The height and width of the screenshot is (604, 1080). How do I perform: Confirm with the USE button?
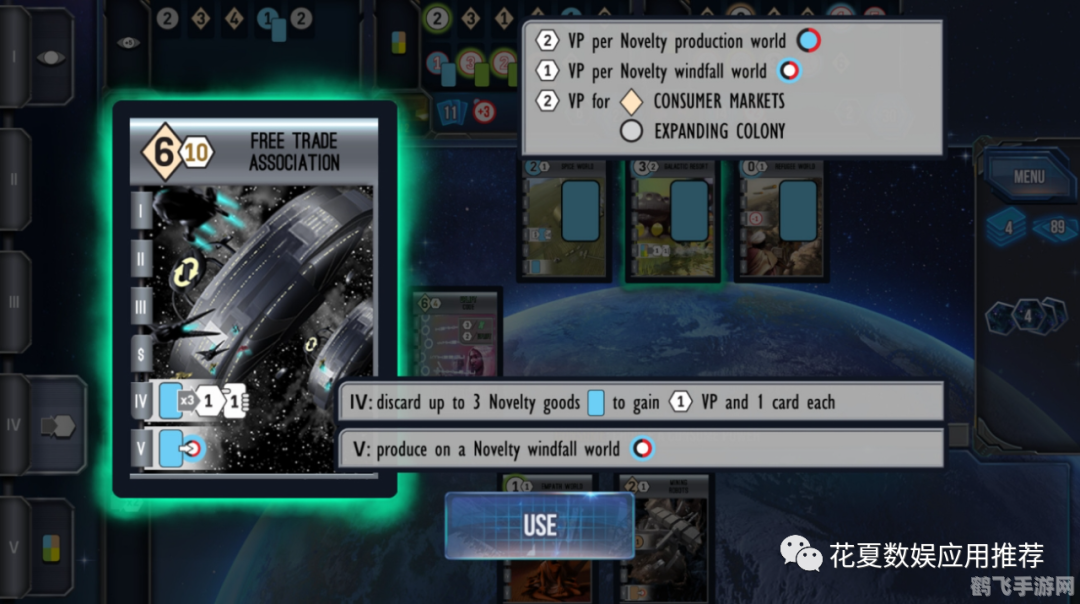tap(539, 525)
